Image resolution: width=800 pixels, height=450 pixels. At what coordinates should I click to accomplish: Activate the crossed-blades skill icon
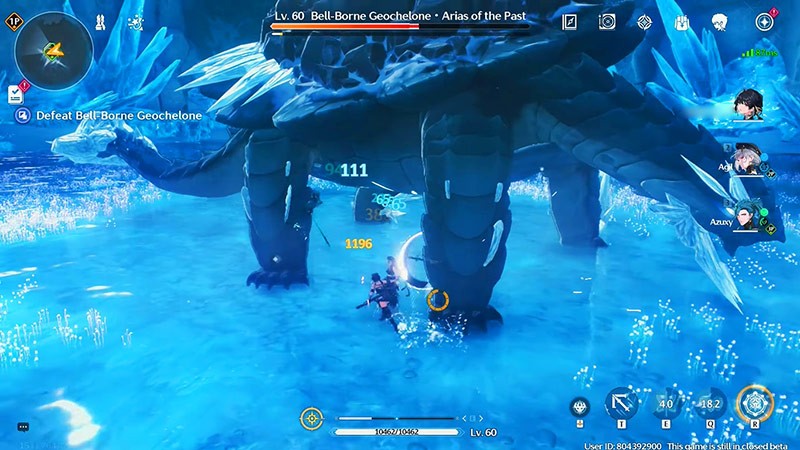pyautogui.click(x=622, y=404)
